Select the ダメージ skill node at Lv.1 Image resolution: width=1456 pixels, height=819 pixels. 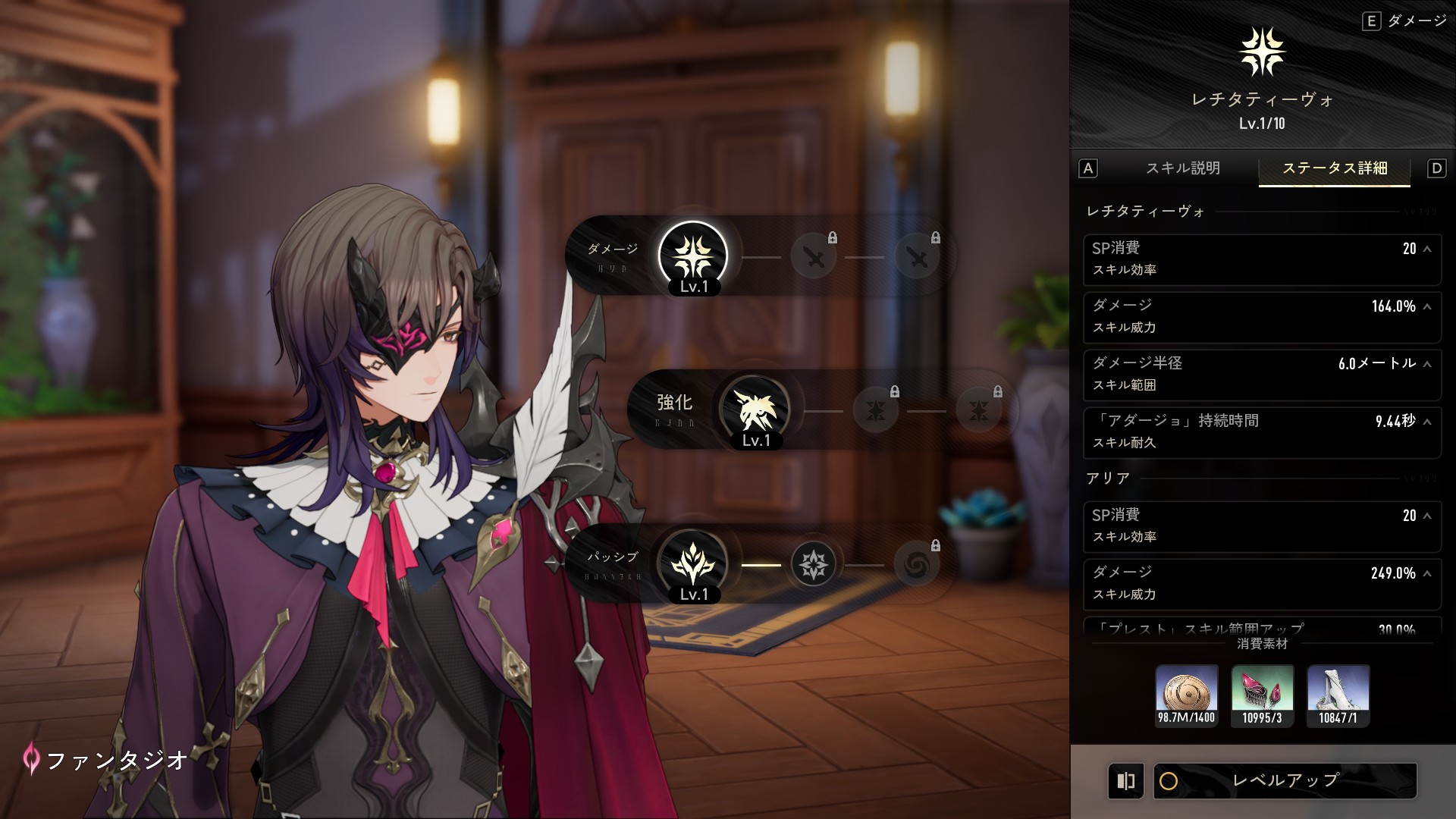click(692, 256)
